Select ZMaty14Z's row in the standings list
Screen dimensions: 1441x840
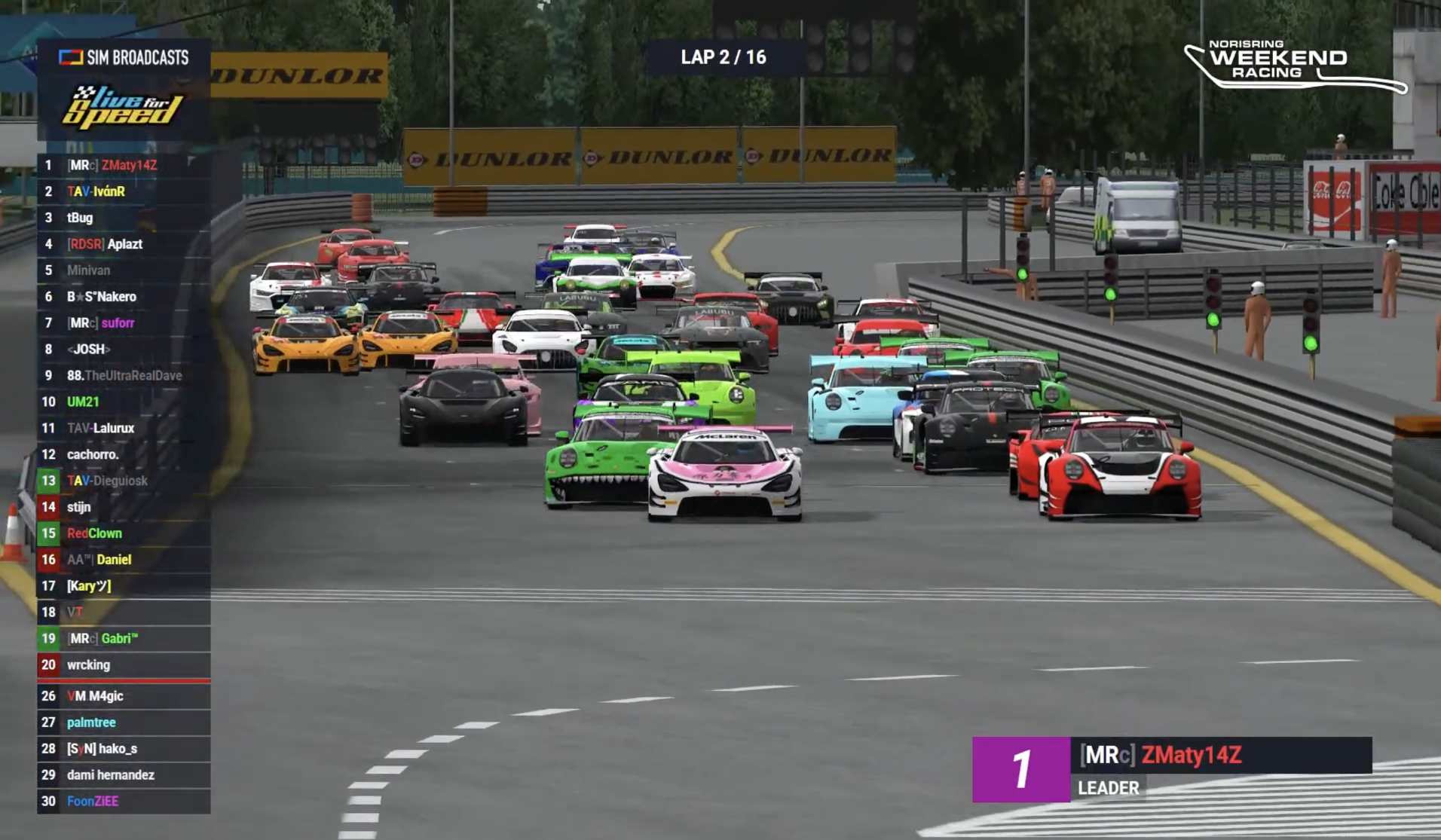pyautogui.click(x=124, y=165)
